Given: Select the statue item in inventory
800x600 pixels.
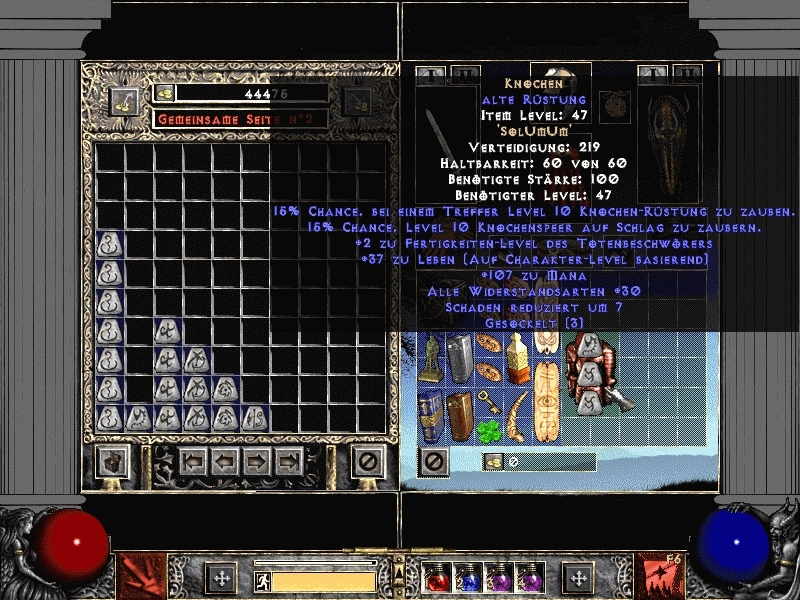Looking at the screenshot, I should point(431,357).
